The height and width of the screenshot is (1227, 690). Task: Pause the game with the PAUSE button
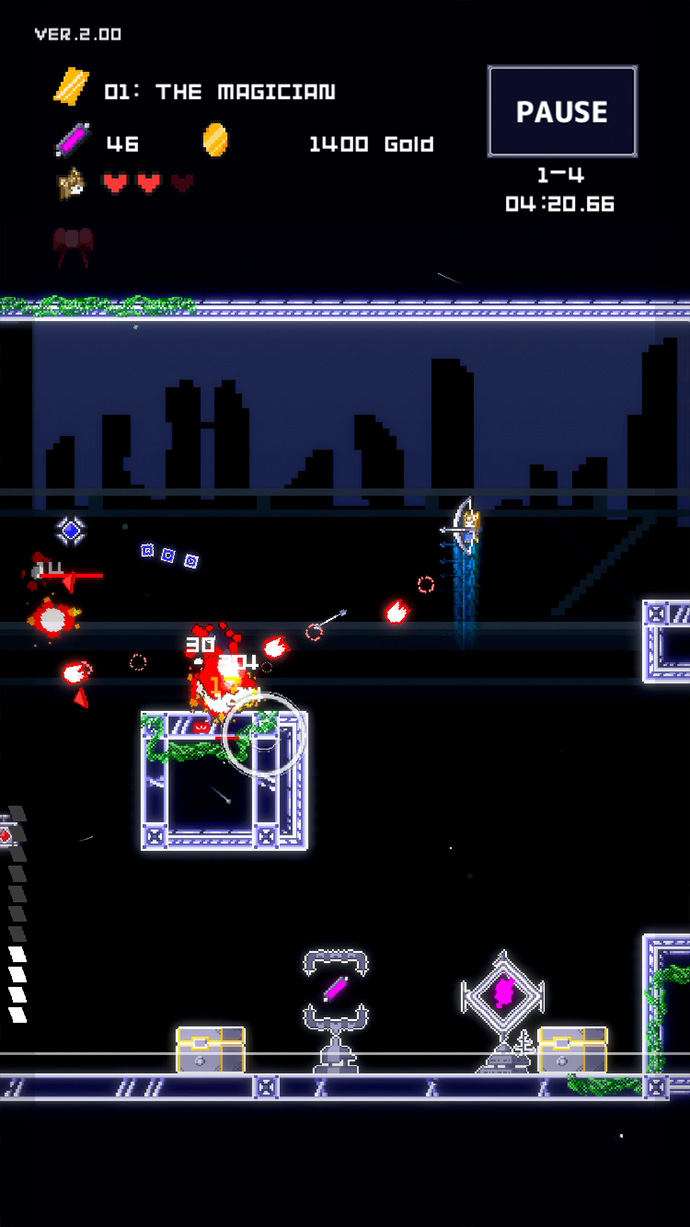(562, 111)
